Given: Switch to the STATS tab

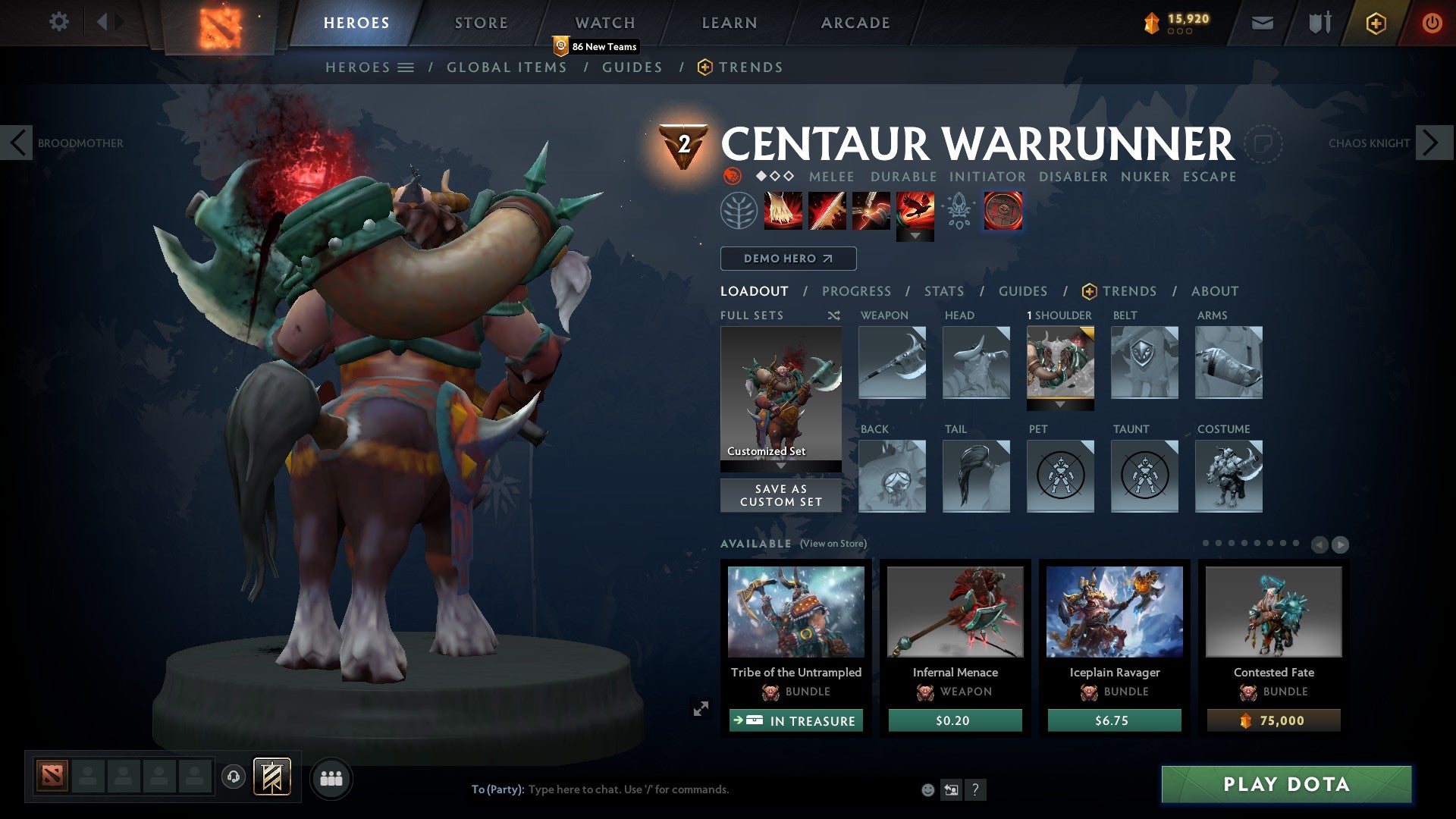Looking at the screenshot, I should point(944,290).
